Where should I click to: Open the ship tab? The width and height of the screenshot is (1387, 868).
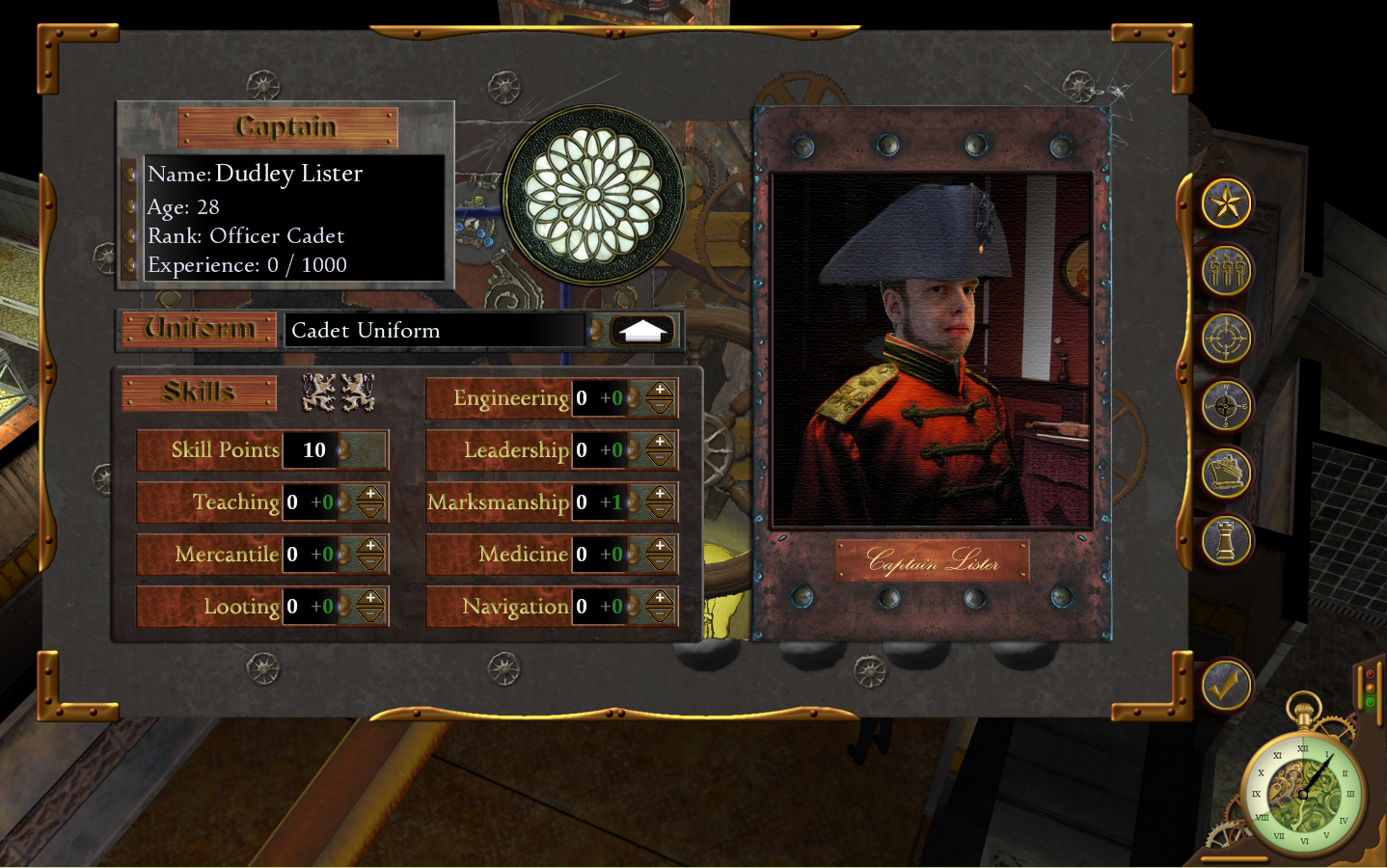[1226, 474]
